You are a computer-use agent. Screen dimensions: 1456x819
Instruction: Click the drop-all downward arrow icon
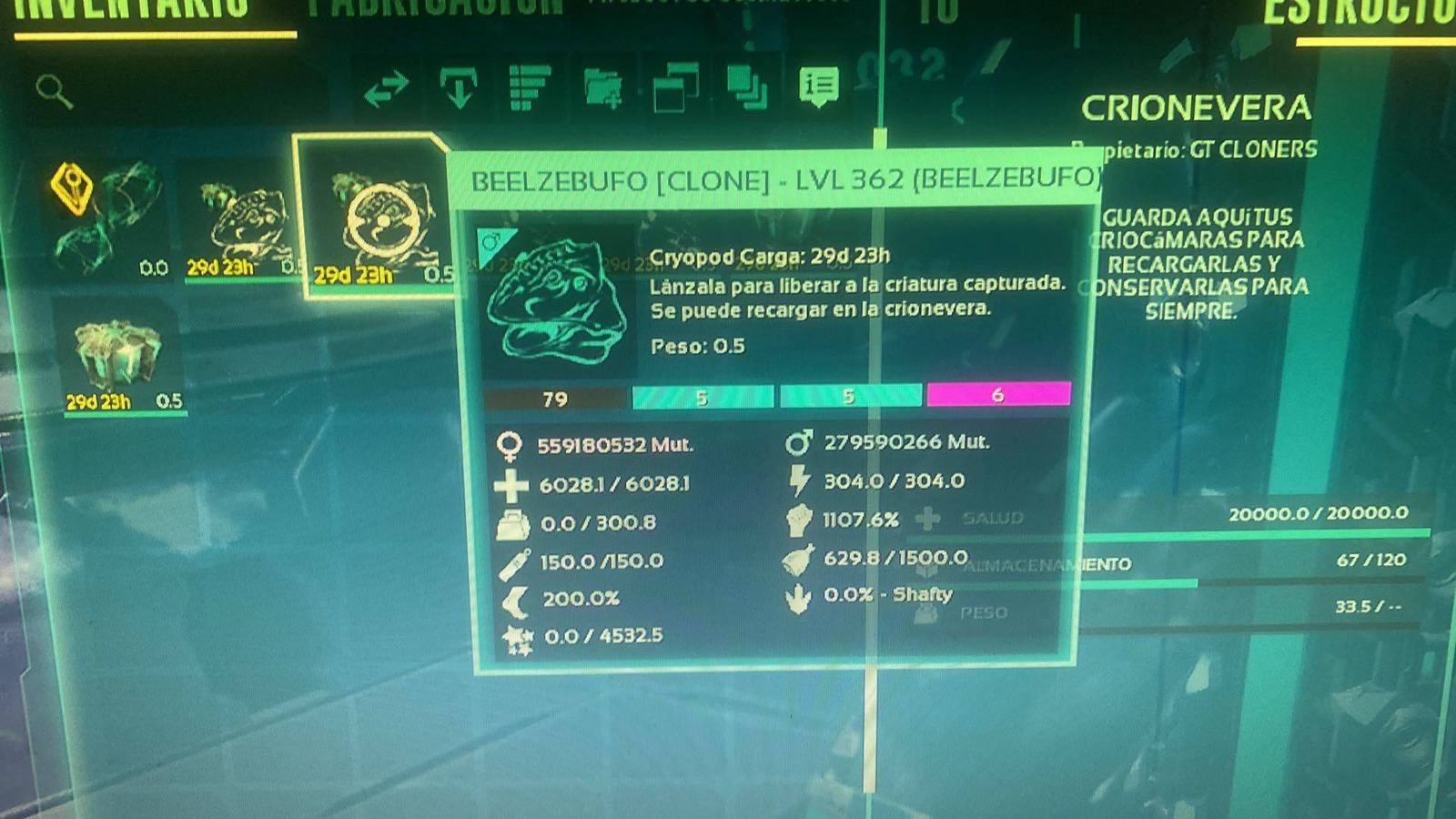coord(459,88)
